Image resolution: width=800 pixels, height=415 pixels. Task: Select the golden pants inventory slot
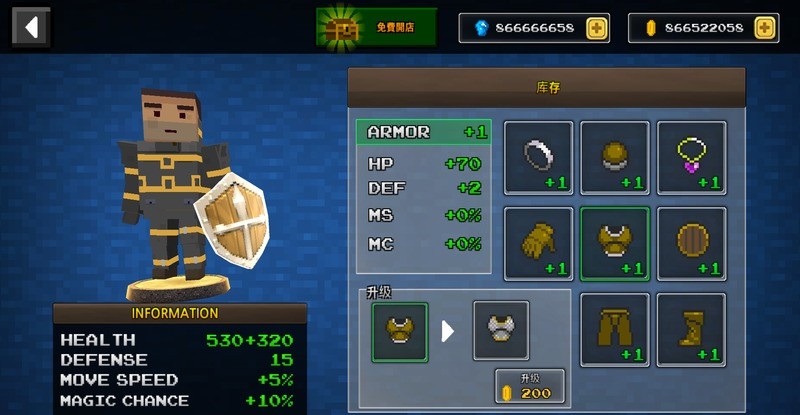[x=615, y=329]
